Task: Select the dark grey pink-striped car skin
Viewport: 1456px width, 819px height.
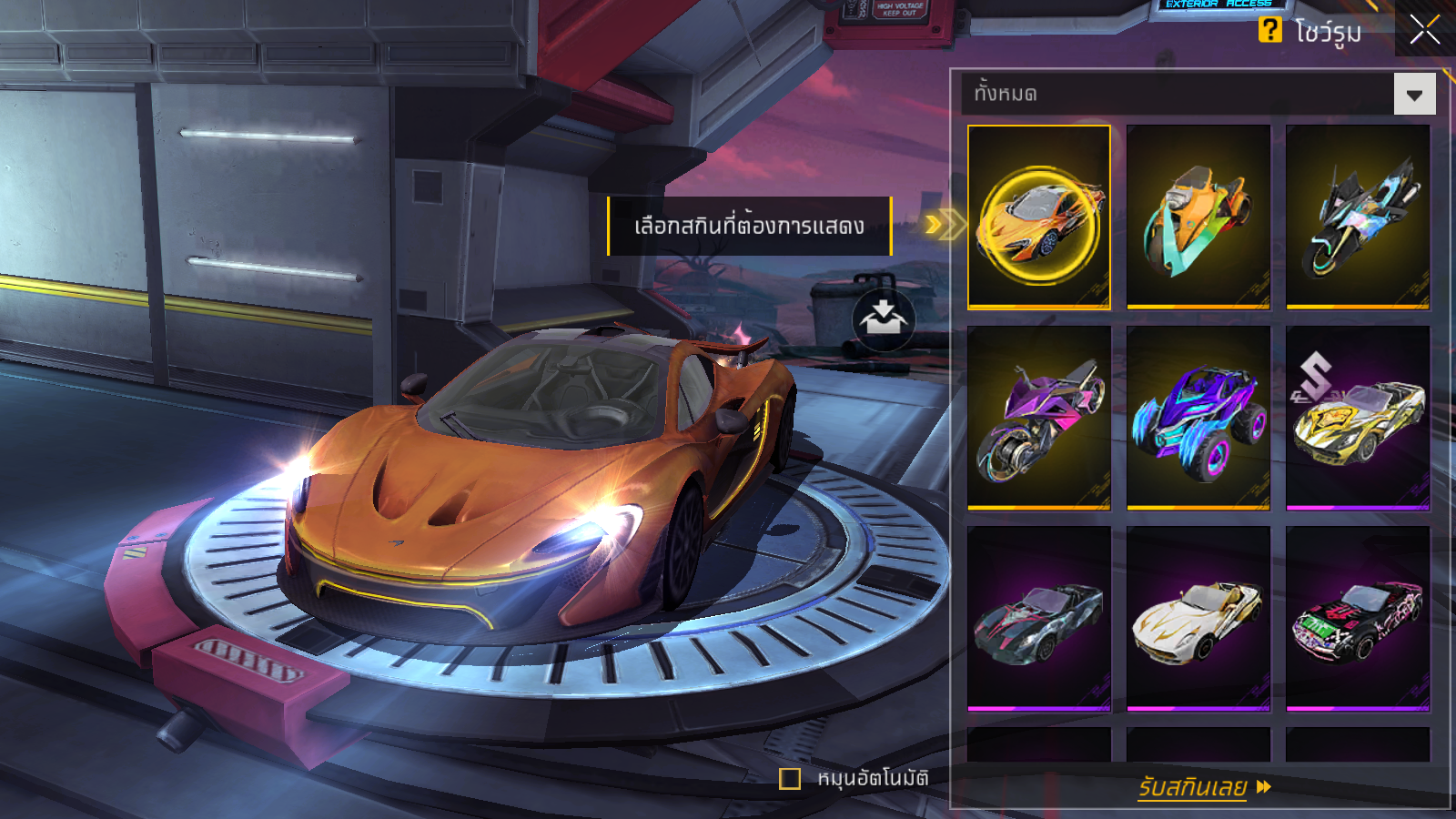Action: [1039, 618]
